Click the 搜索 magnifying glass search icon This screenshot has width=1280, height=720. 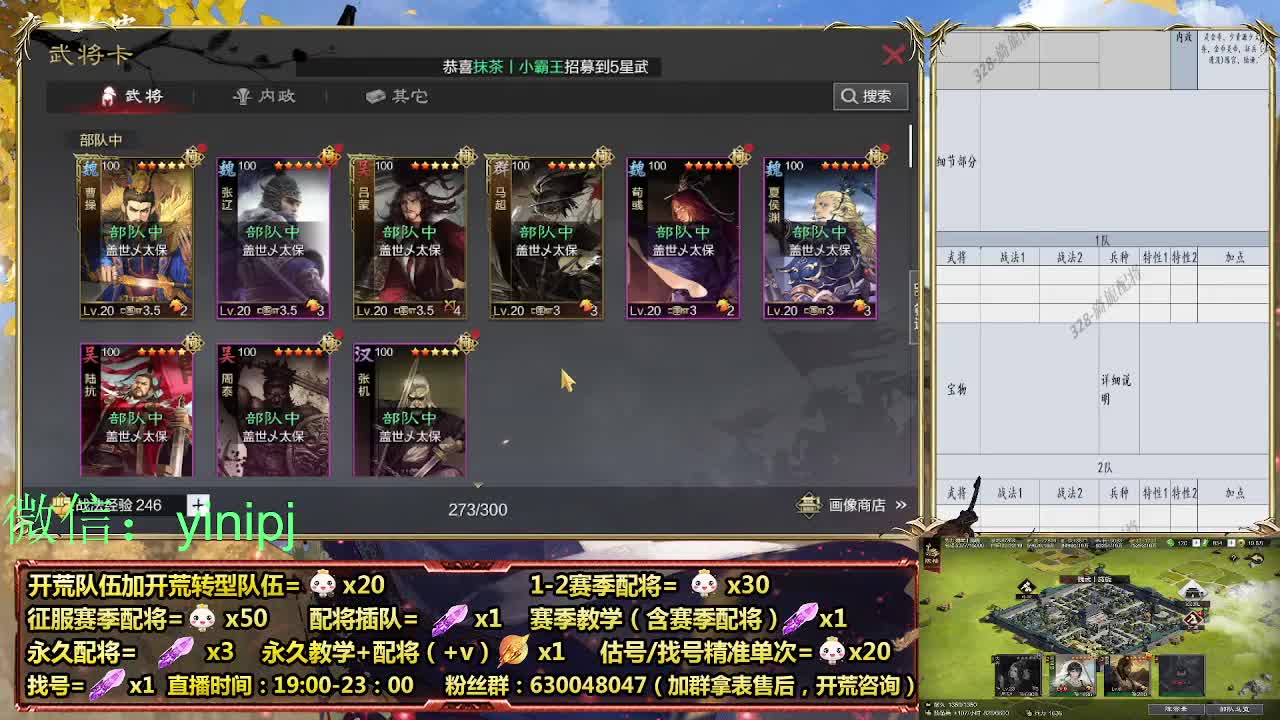coord(849,96)
